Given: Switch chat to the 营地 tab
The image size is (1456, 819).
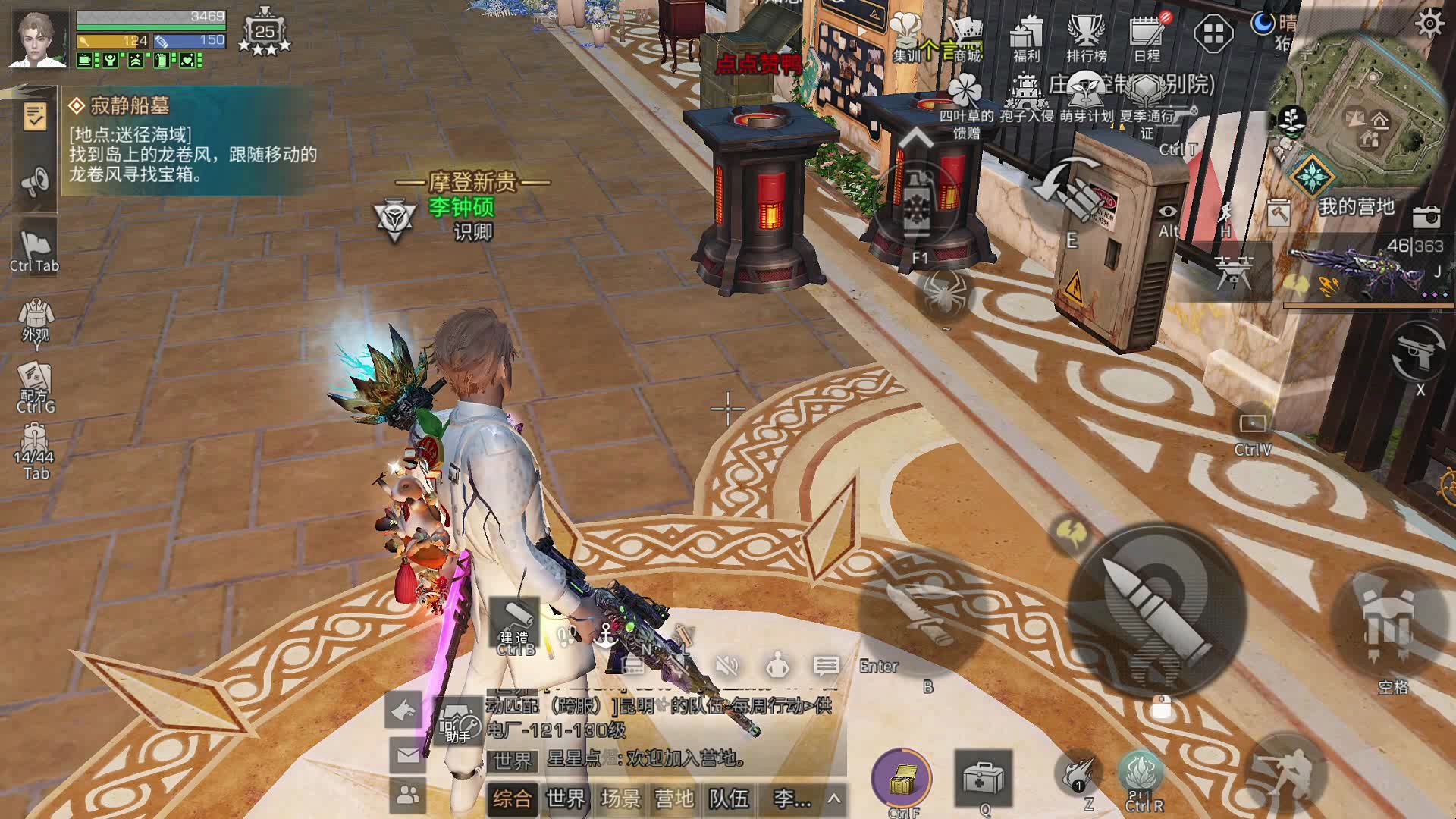Looking at the screenshot, I should click(x=674, y=799).
